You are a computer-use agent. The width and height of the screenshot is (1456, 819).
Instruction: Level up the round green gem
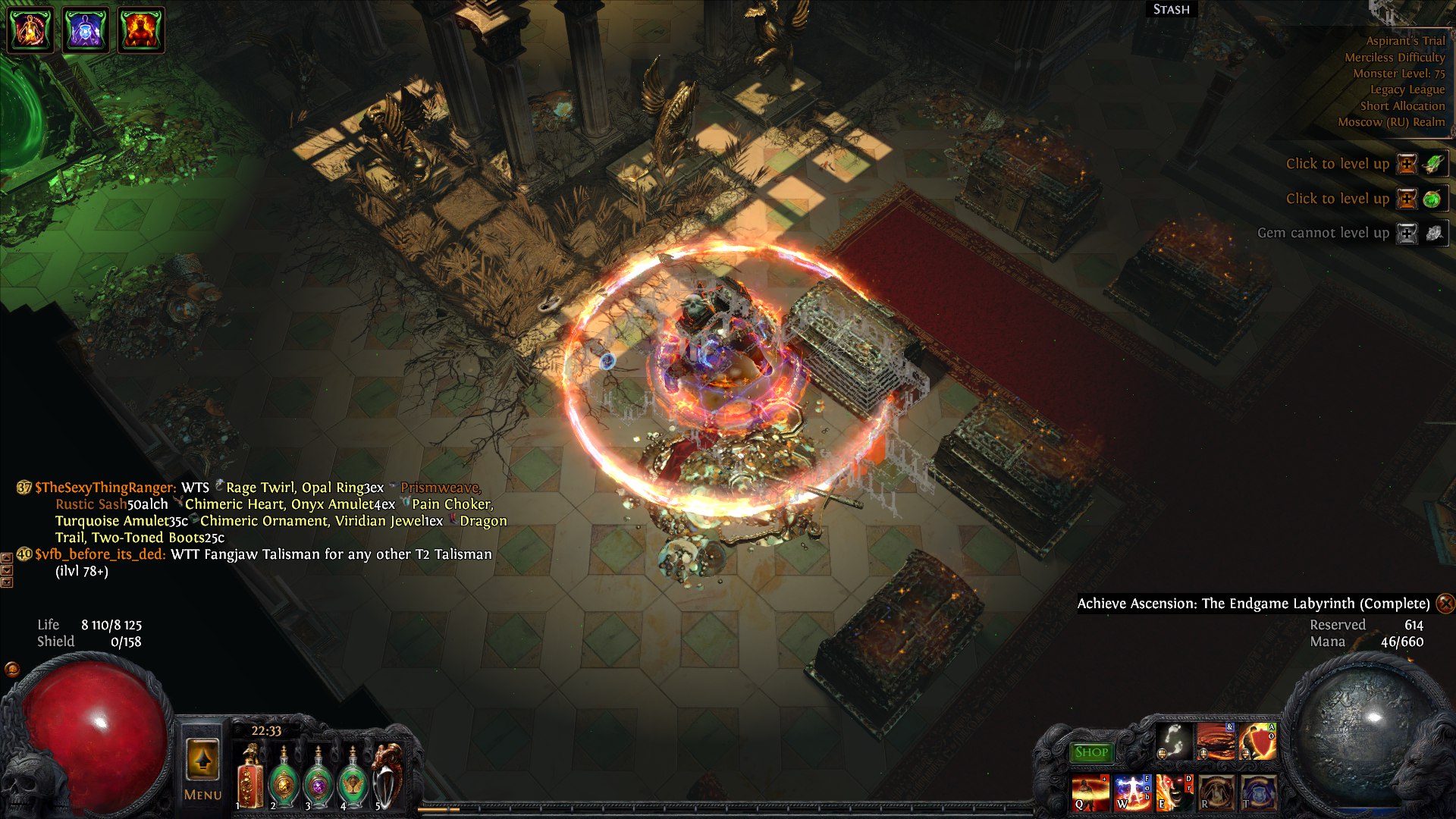pos(1407,199)
